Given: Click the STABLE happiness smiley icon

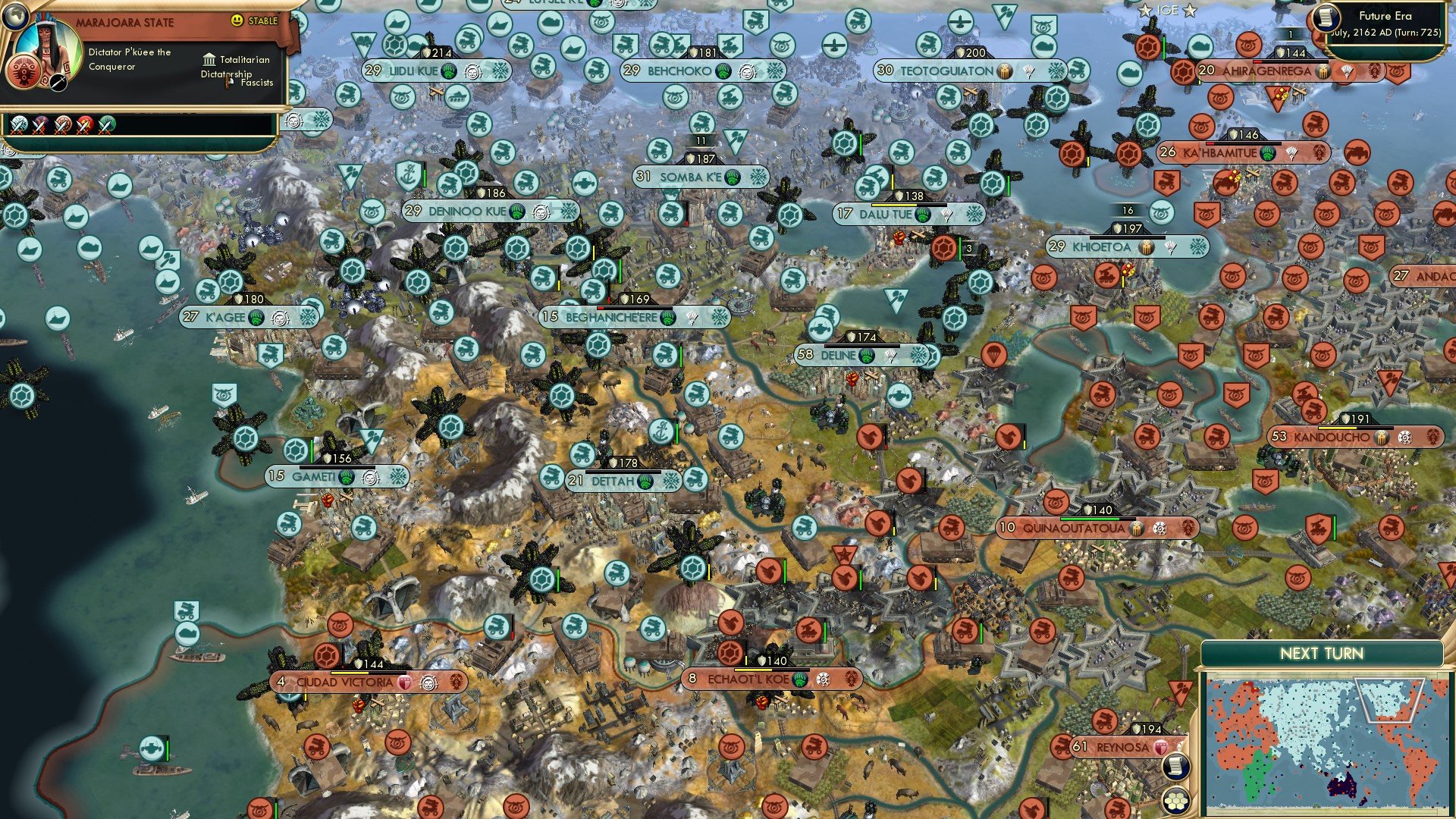Looking at the screenshot, I should click(x=237, y=20).
